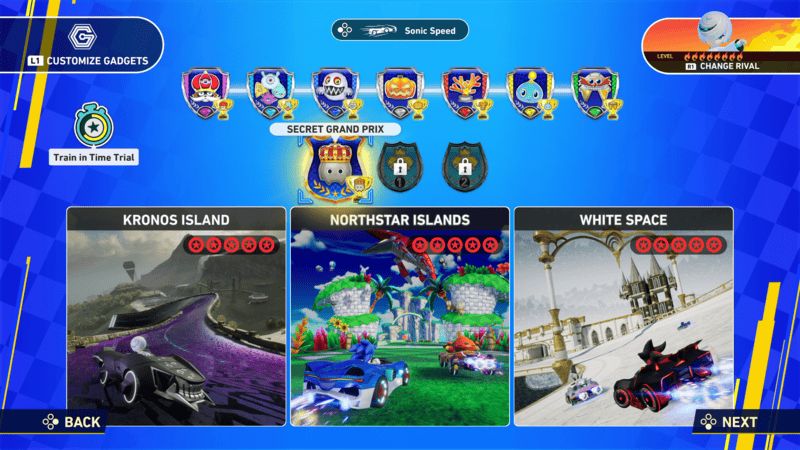The image size is (800, 450).
Task: Choose the red mushroom mustache grand prix badge
Action: tap(205, 90)
